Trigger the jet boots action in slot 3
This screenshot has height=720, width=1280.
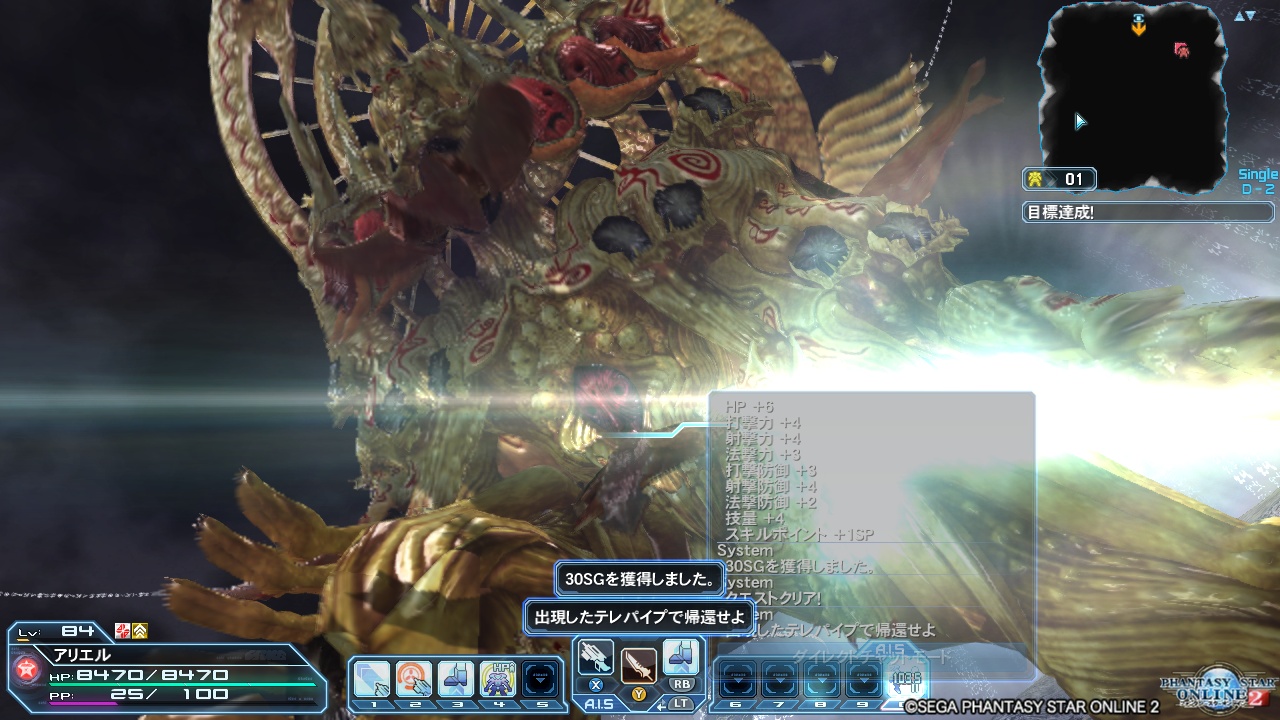[458, 676]
